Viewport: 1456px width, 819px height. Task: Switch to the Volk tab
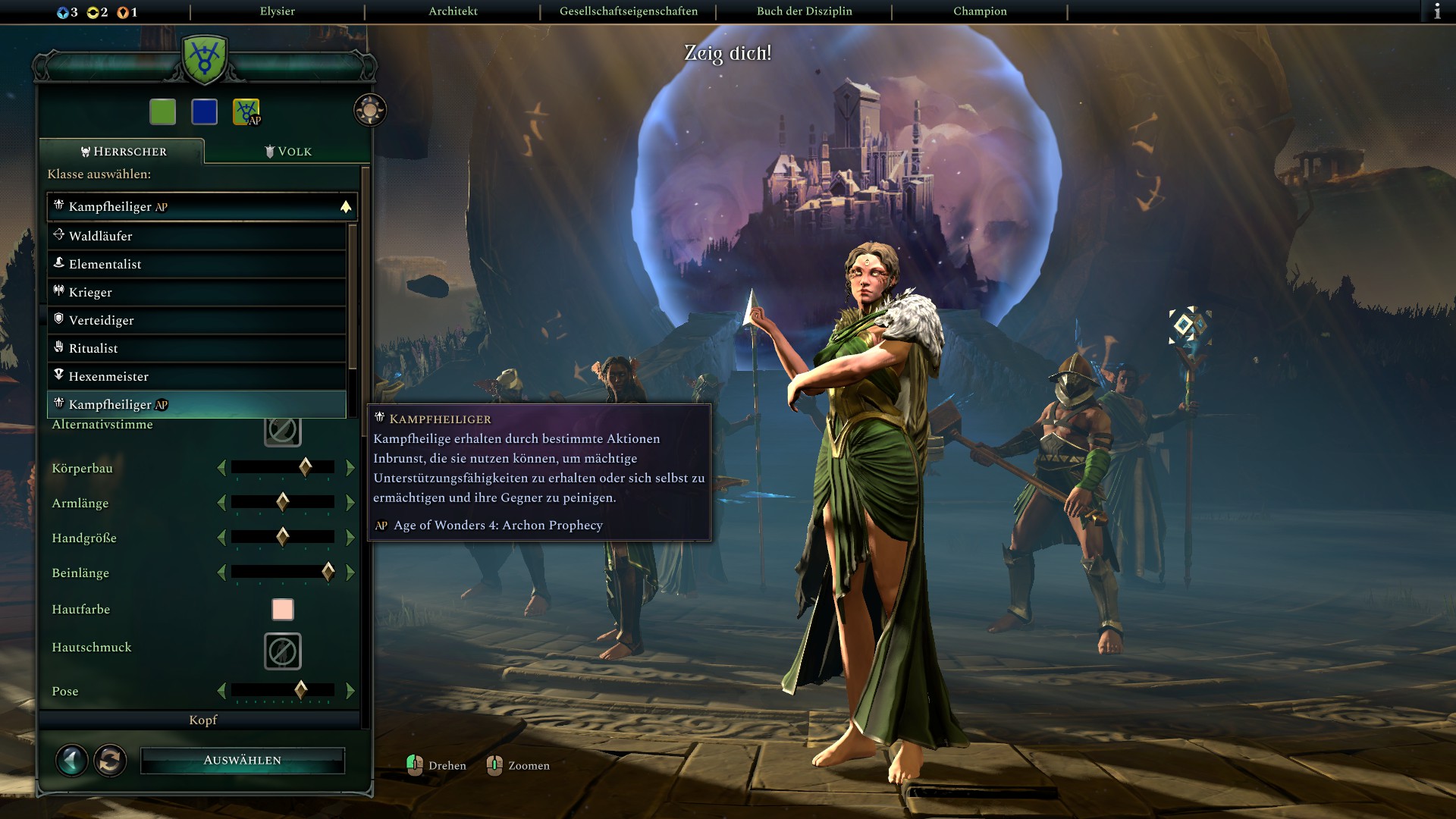(x=288, y=151)
